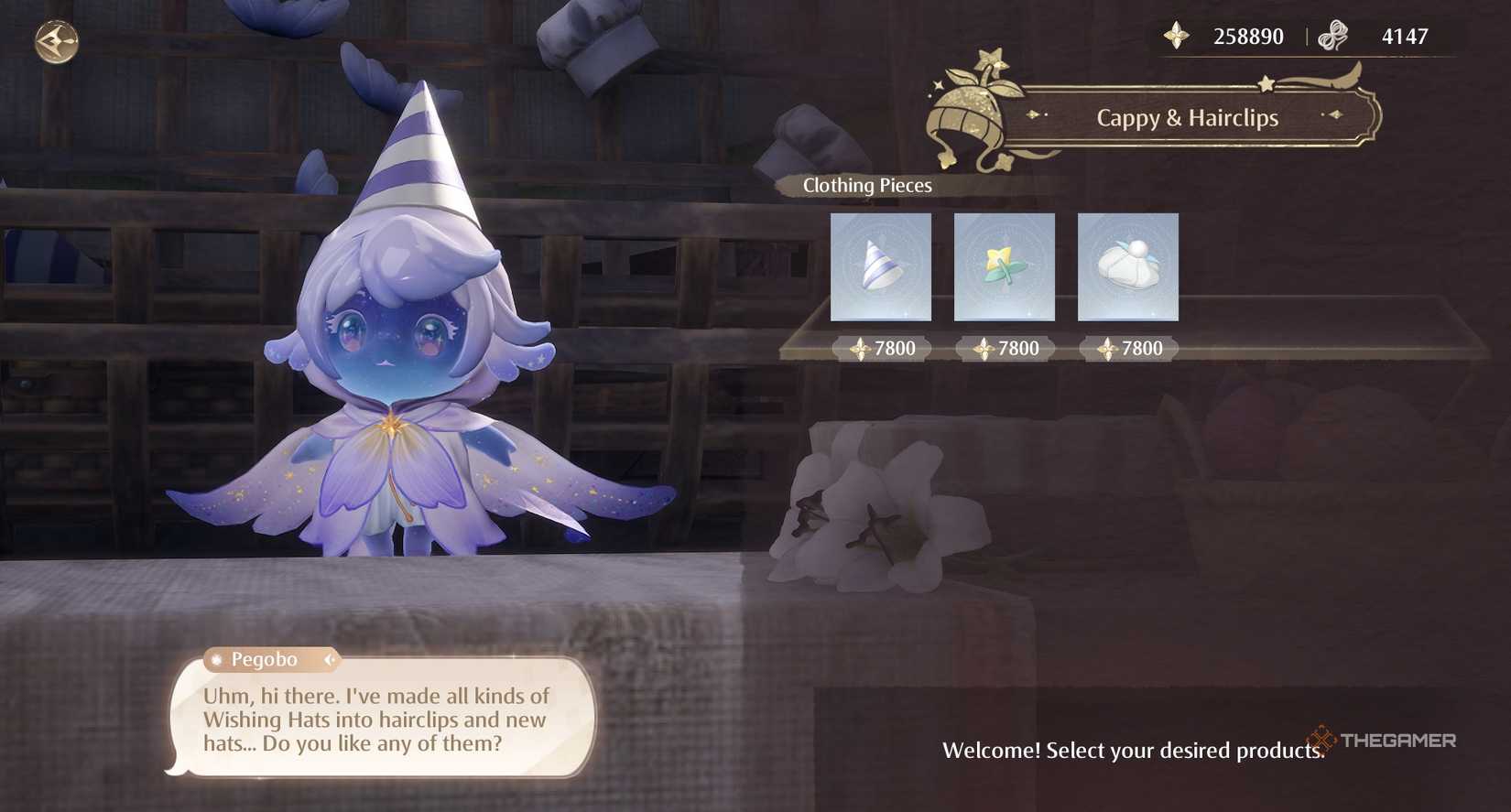Click the Welcome prompt text at the bottom

[x=1131, y=750]
